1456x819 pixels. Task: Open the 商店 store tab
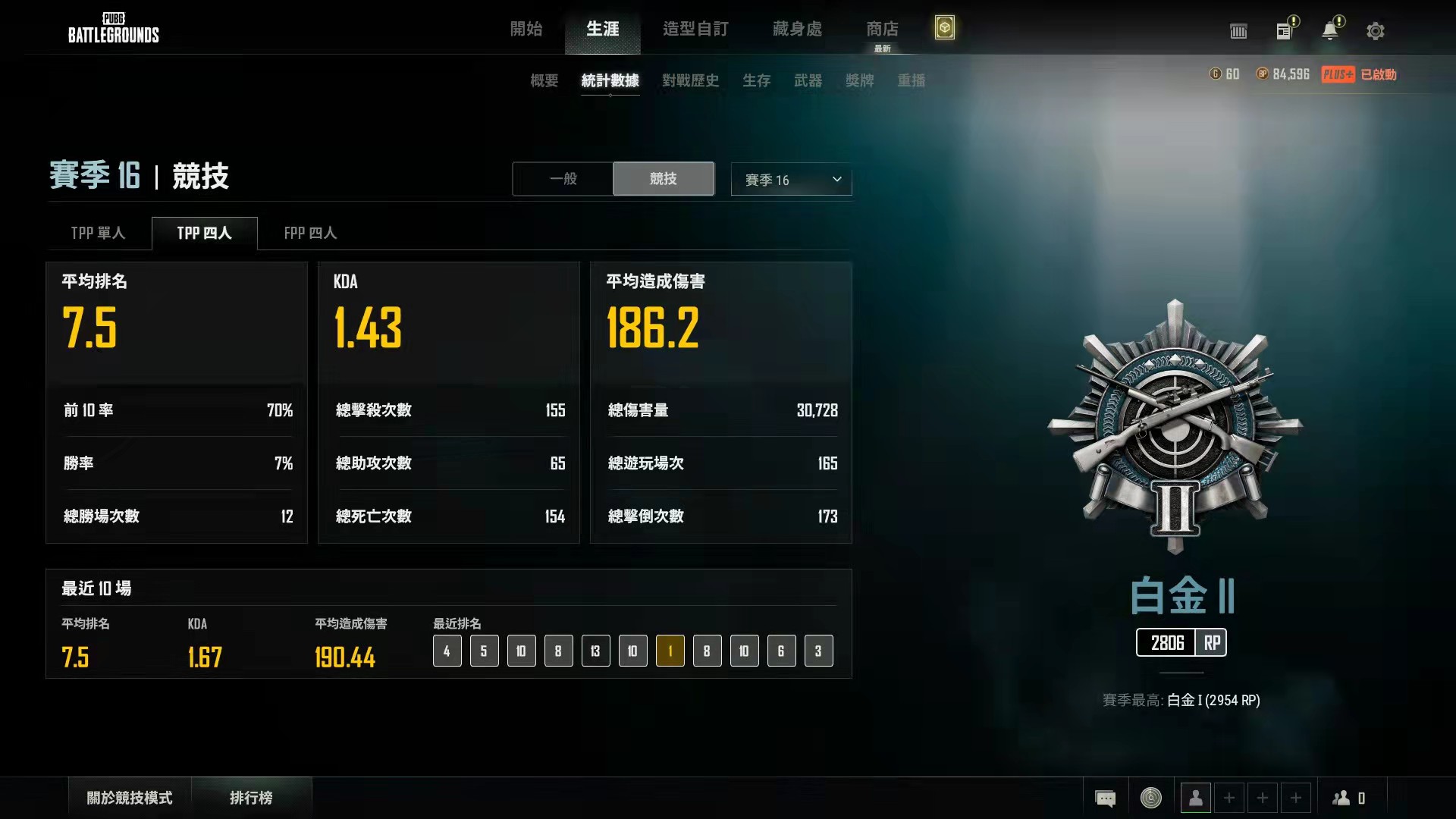(882, 29)
